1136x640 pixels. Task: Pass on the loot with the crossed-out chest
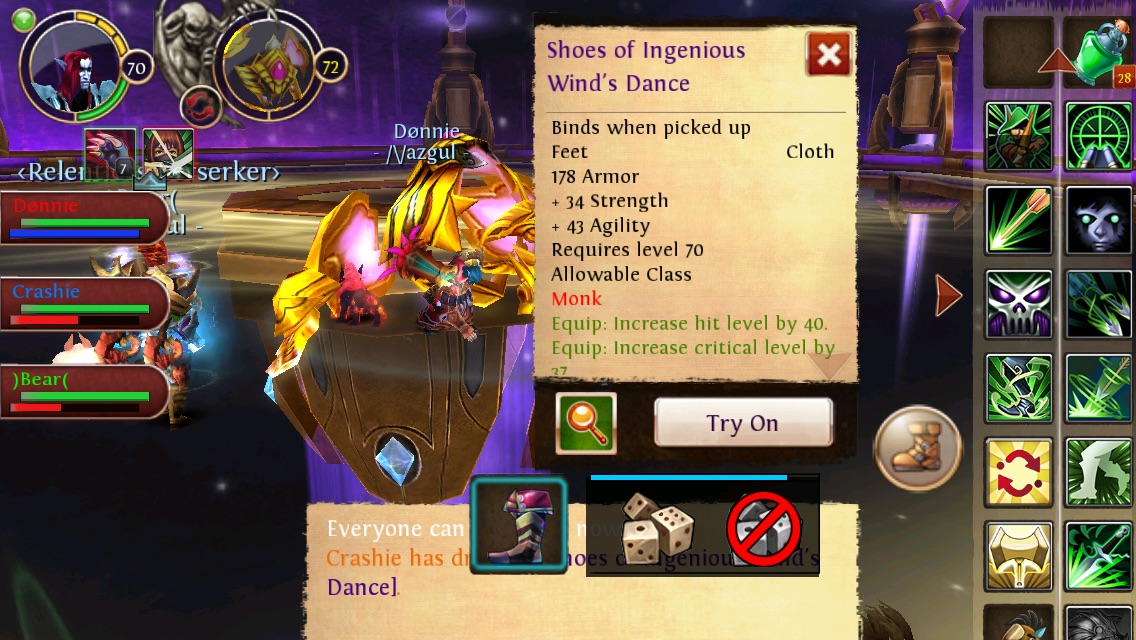click(x=763, y=527)
